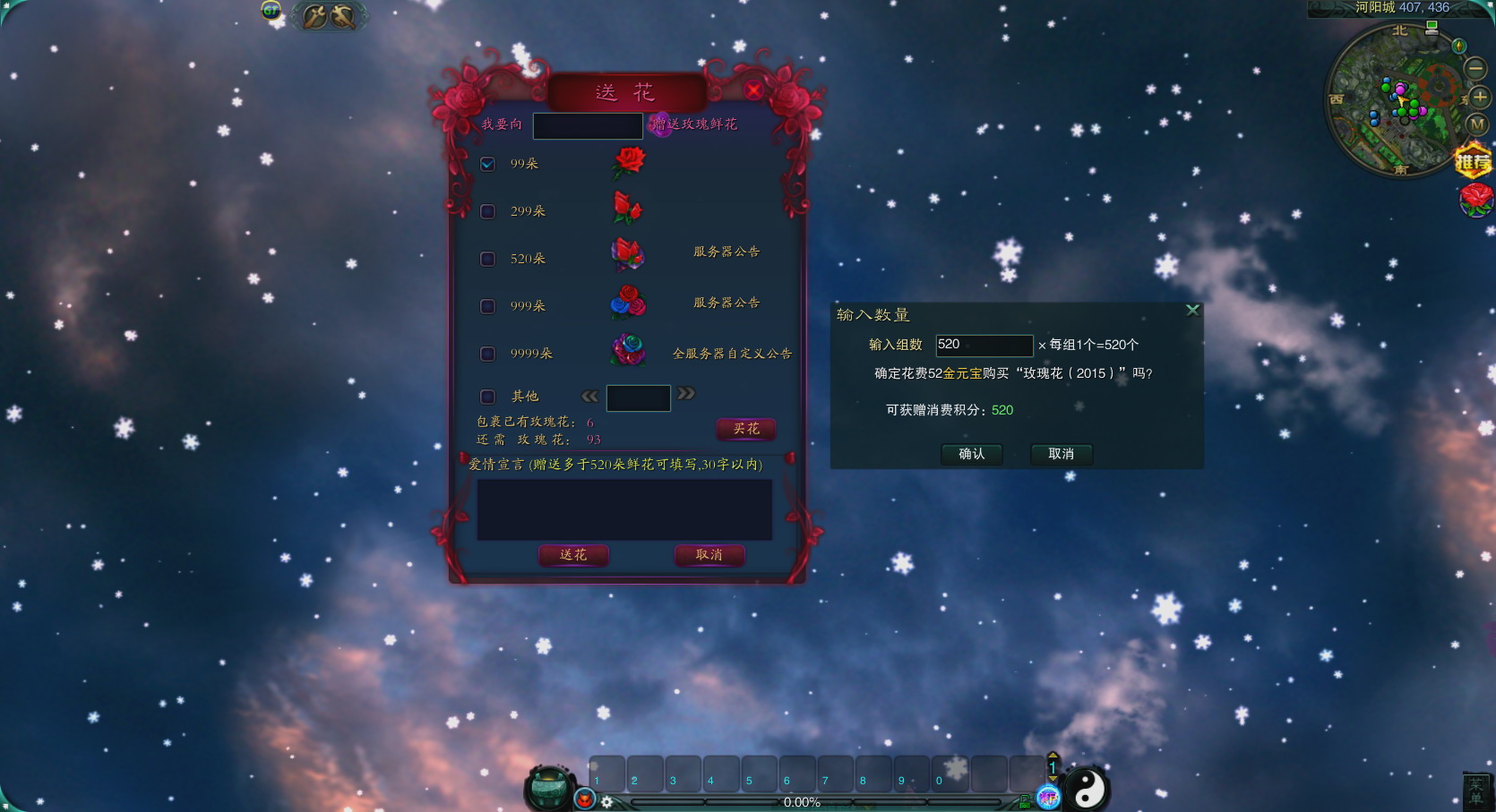Cancel the flower-gifting window with 取消
This screenshot has width=1496, height=812.
(x=709, y=555)
